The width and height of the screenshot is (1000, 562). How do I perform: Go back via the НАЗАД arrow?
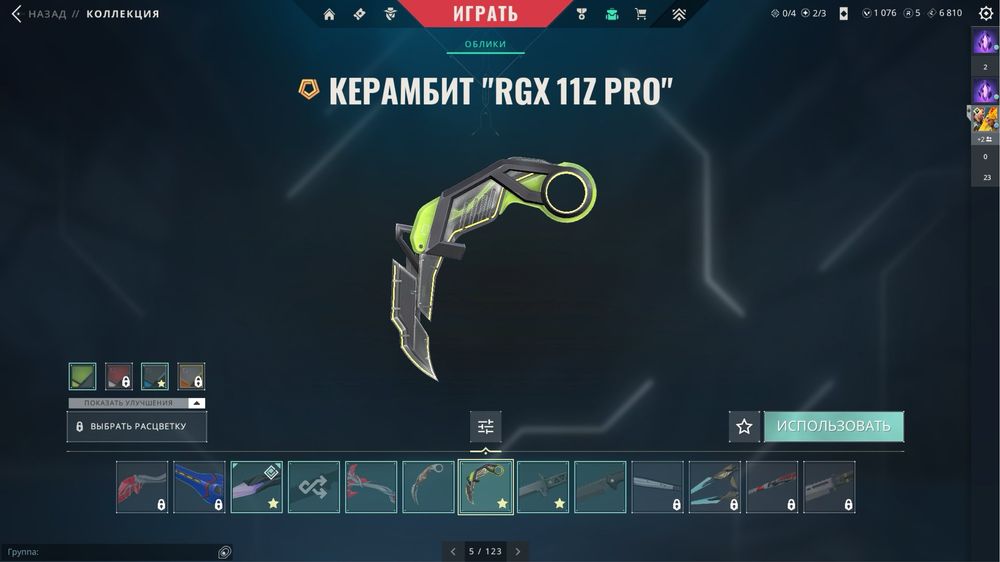tap(17, 14)
